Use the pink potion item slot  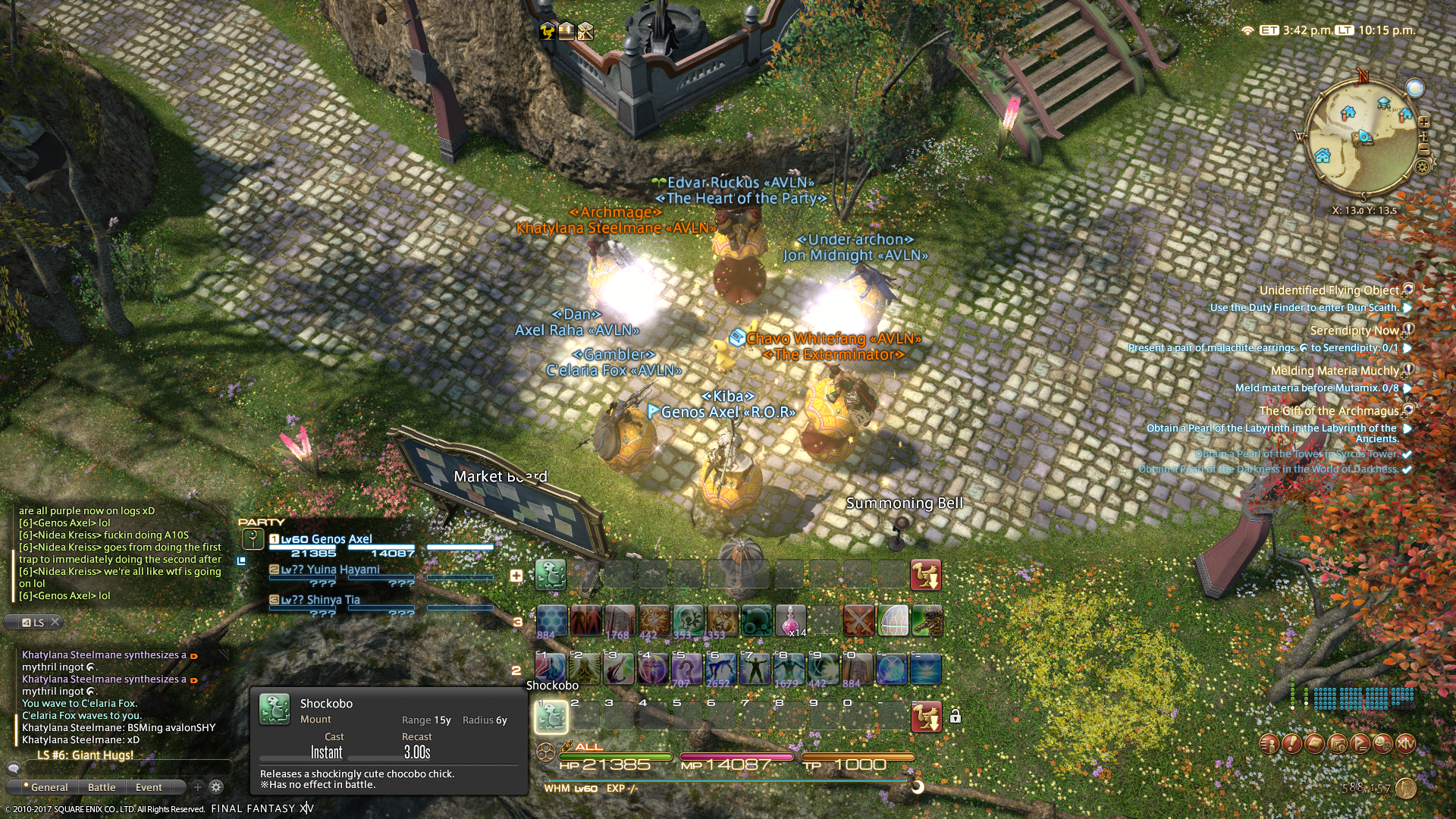(x=790, y=620)
